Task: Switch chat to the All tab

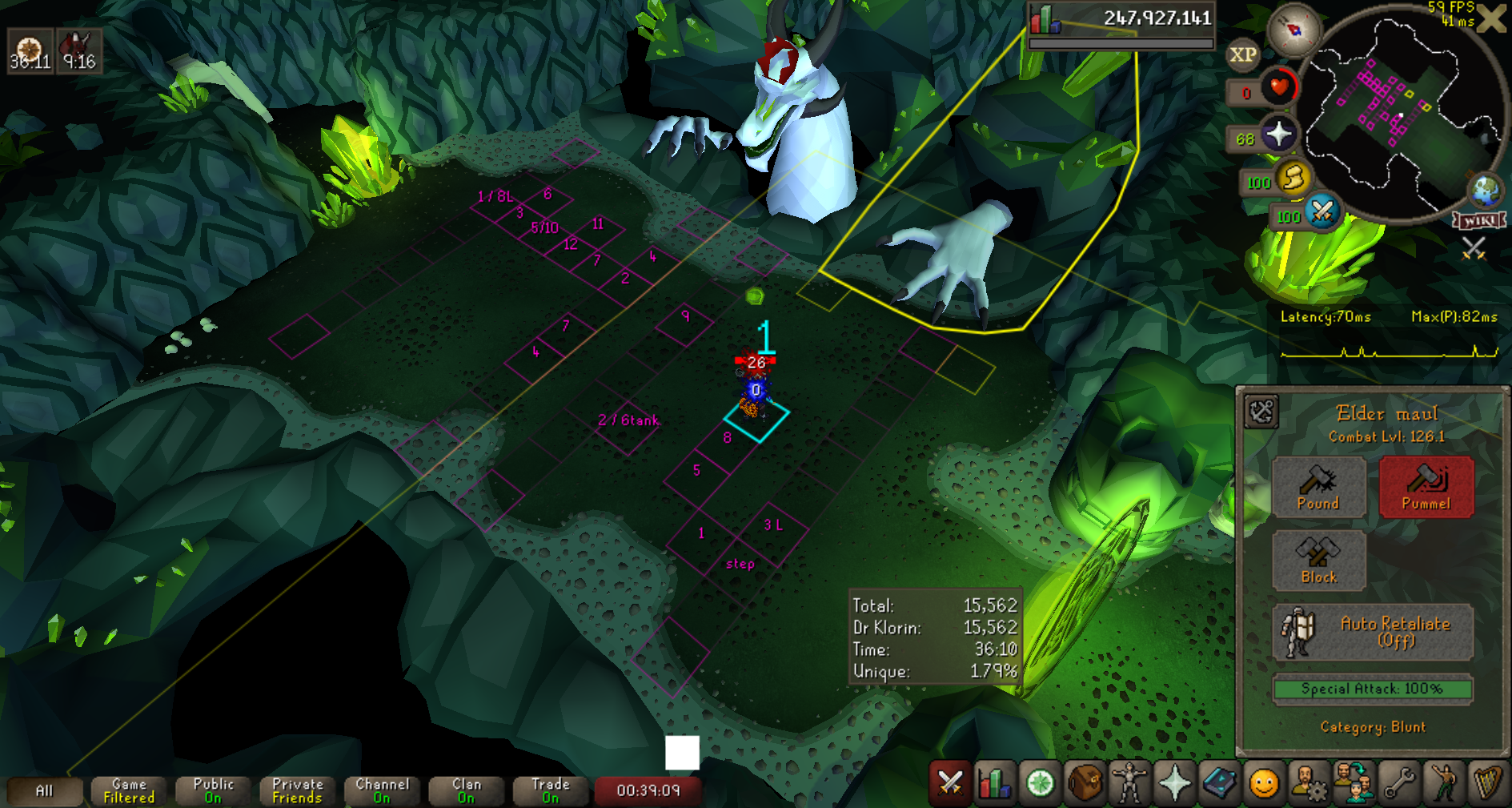Action: point(45,791)
